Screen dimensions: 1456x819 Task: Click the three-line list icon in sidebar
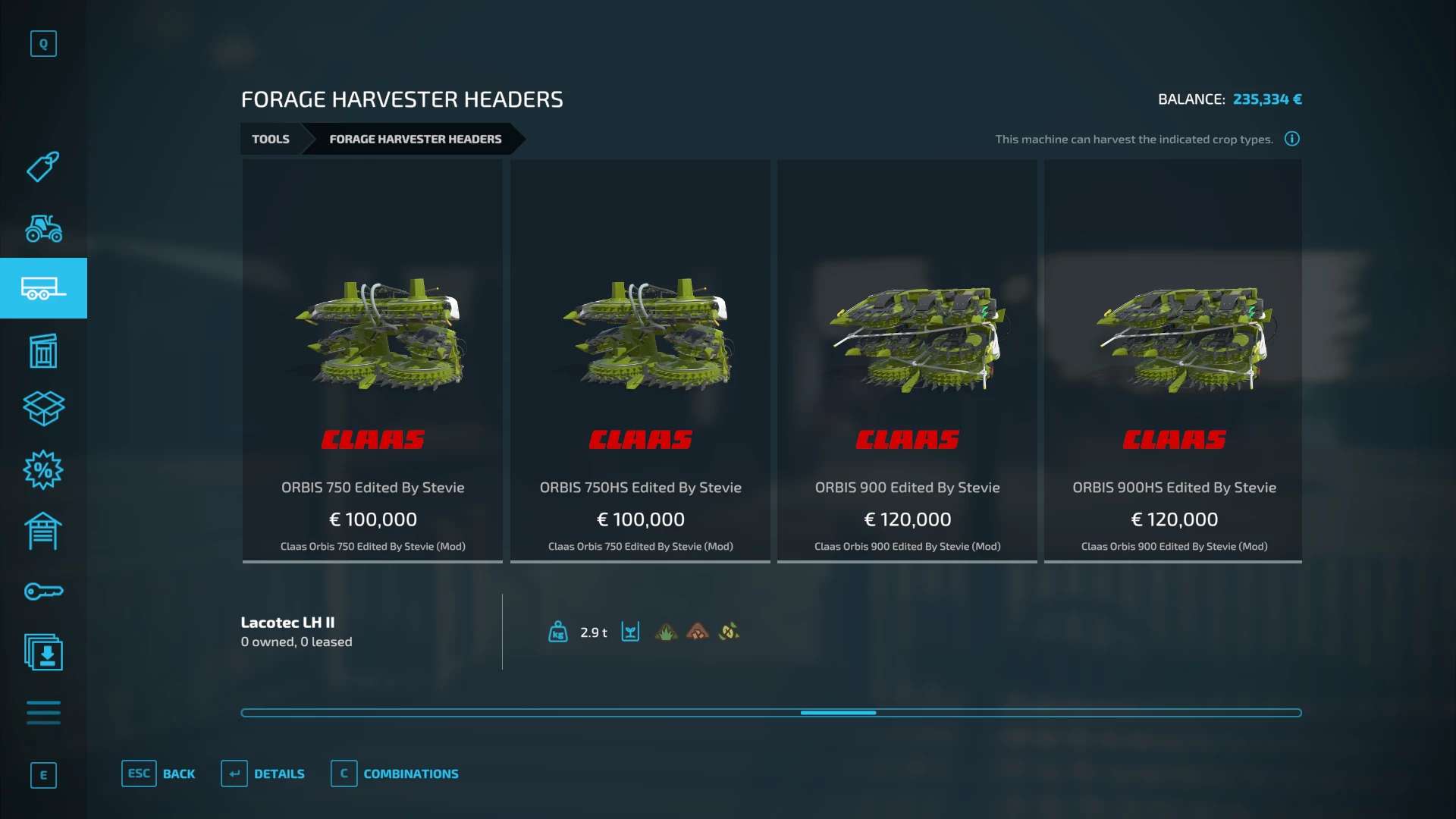coord(43,713)
